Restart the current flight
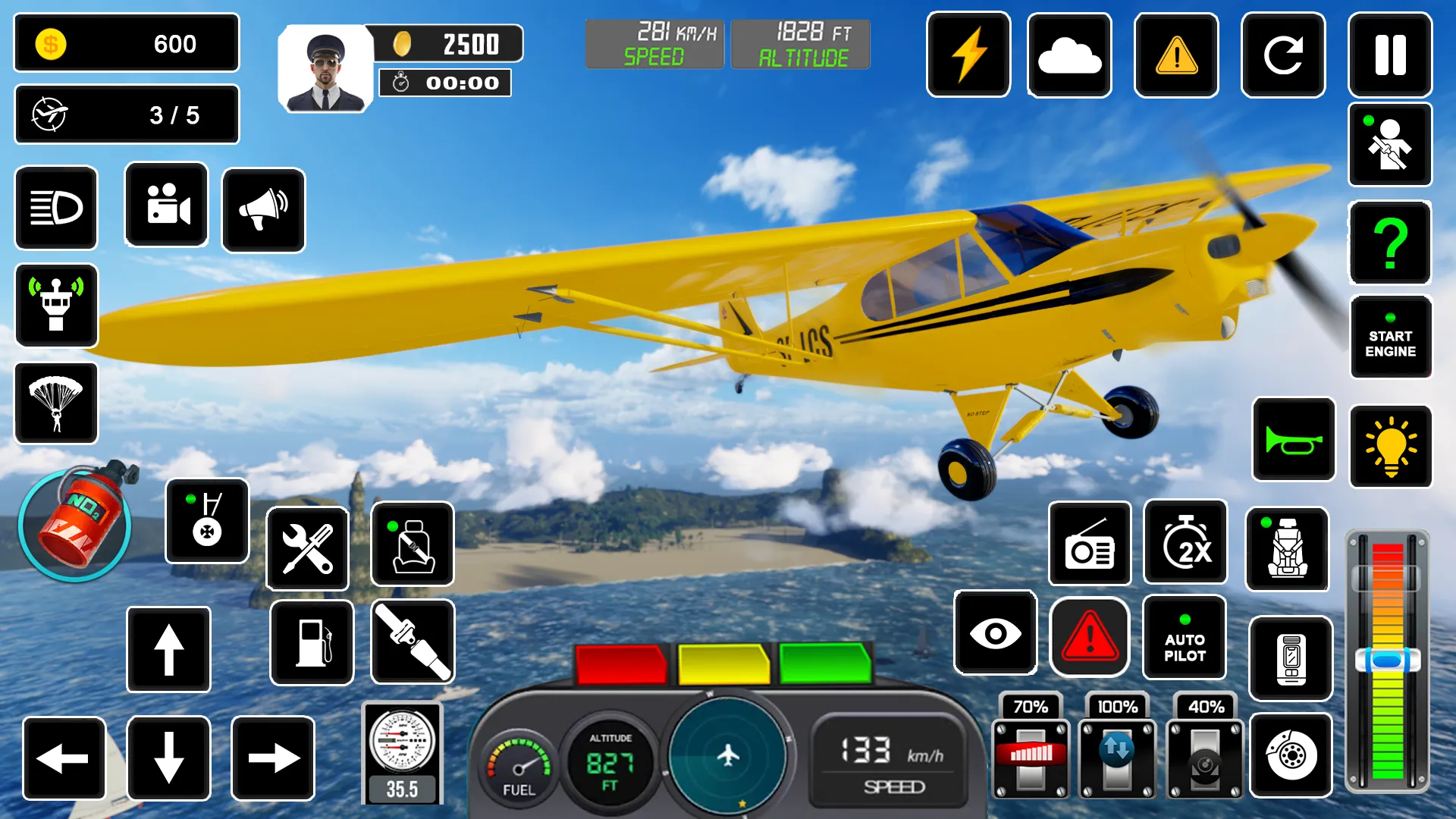Image resolution: width=1456 pixels, height=819 pixels. [x=1283, y=56]
